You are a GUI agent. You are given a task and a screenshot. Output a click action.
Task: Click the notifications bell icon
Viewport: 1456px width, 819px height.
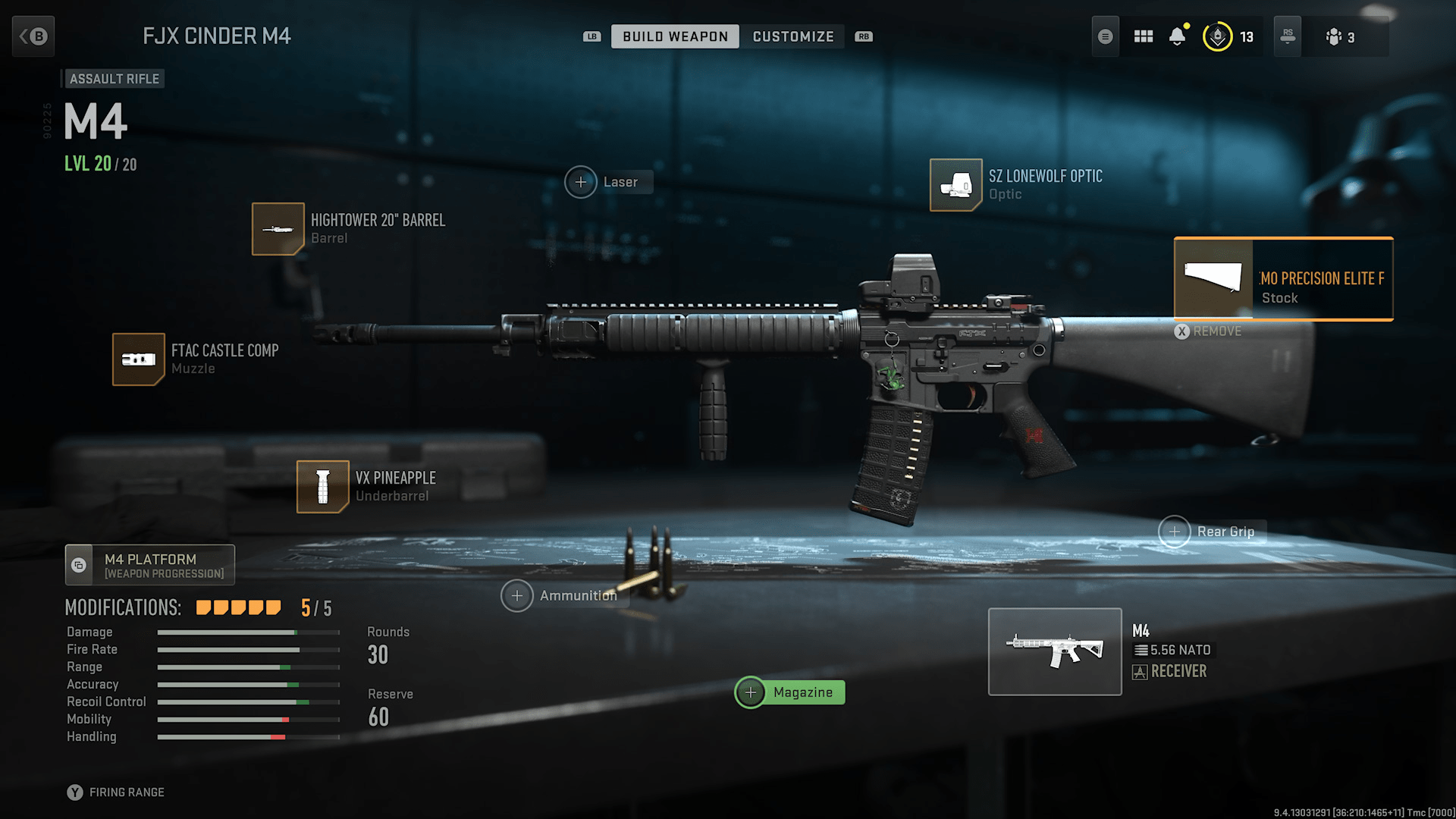pos(1177,36)
